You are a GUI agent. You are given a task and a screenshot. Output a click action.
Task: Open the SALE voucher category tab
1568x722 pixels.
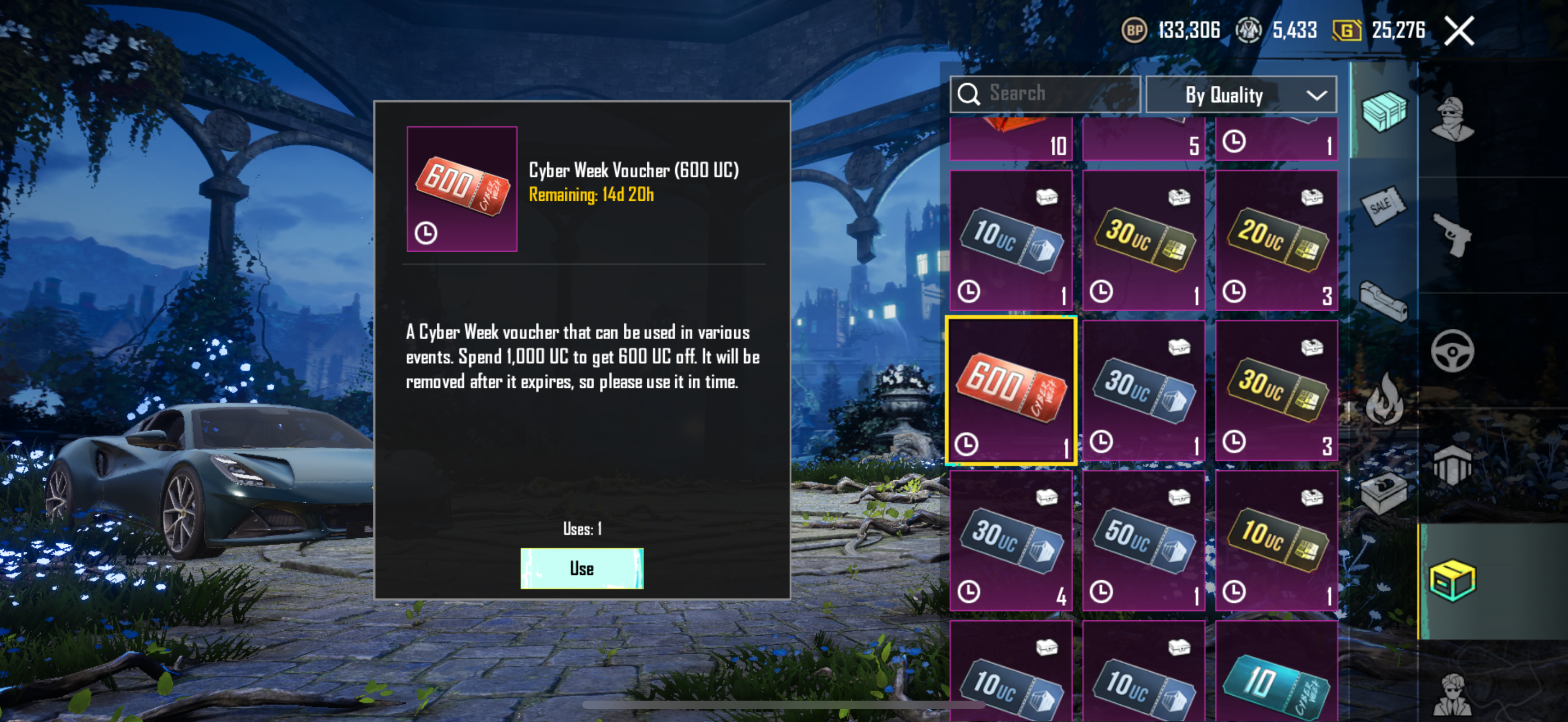coord(1383,206)
